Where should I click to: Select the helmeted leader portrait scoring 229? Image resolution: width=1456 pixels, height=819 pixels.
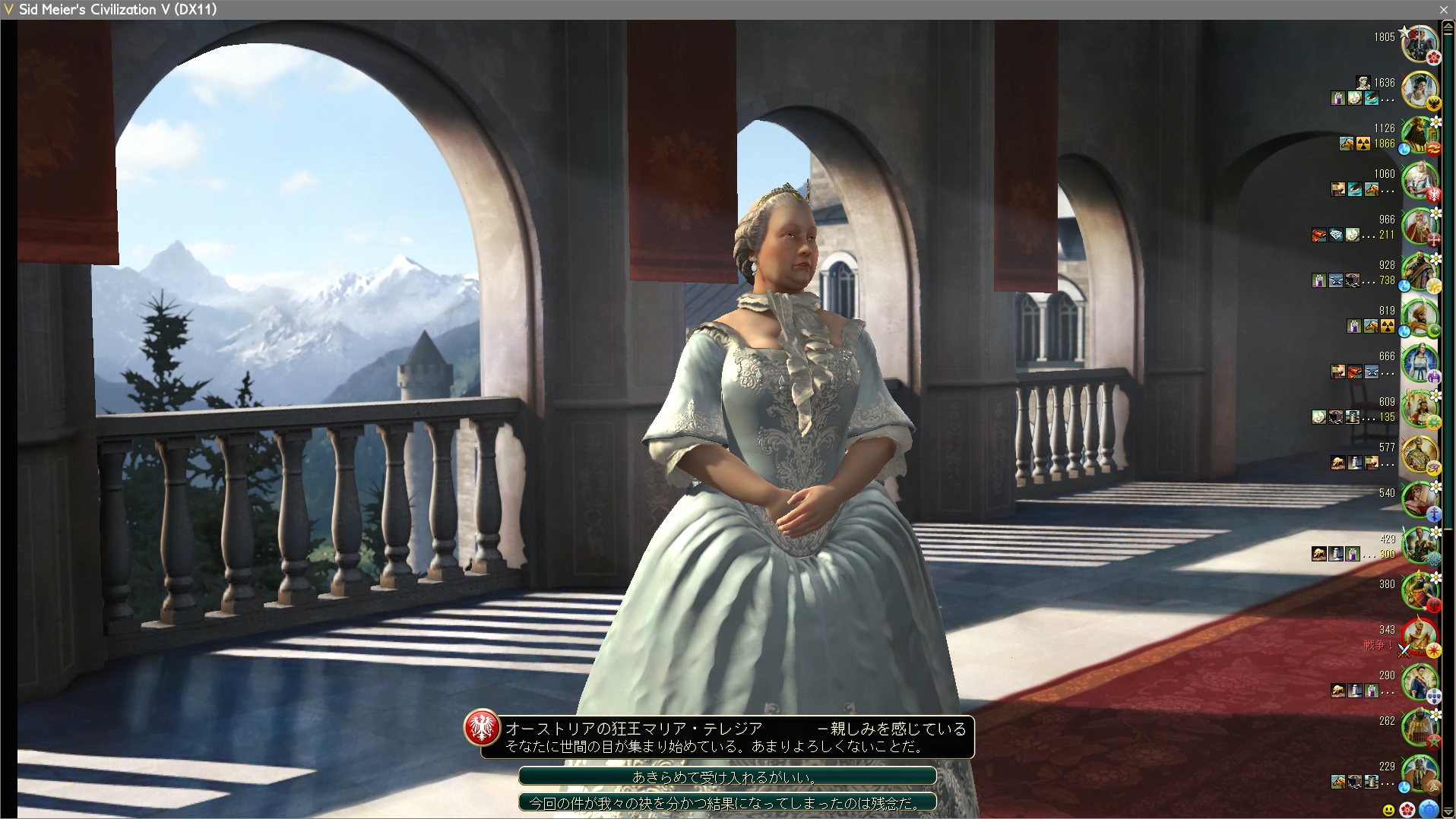1419,773
